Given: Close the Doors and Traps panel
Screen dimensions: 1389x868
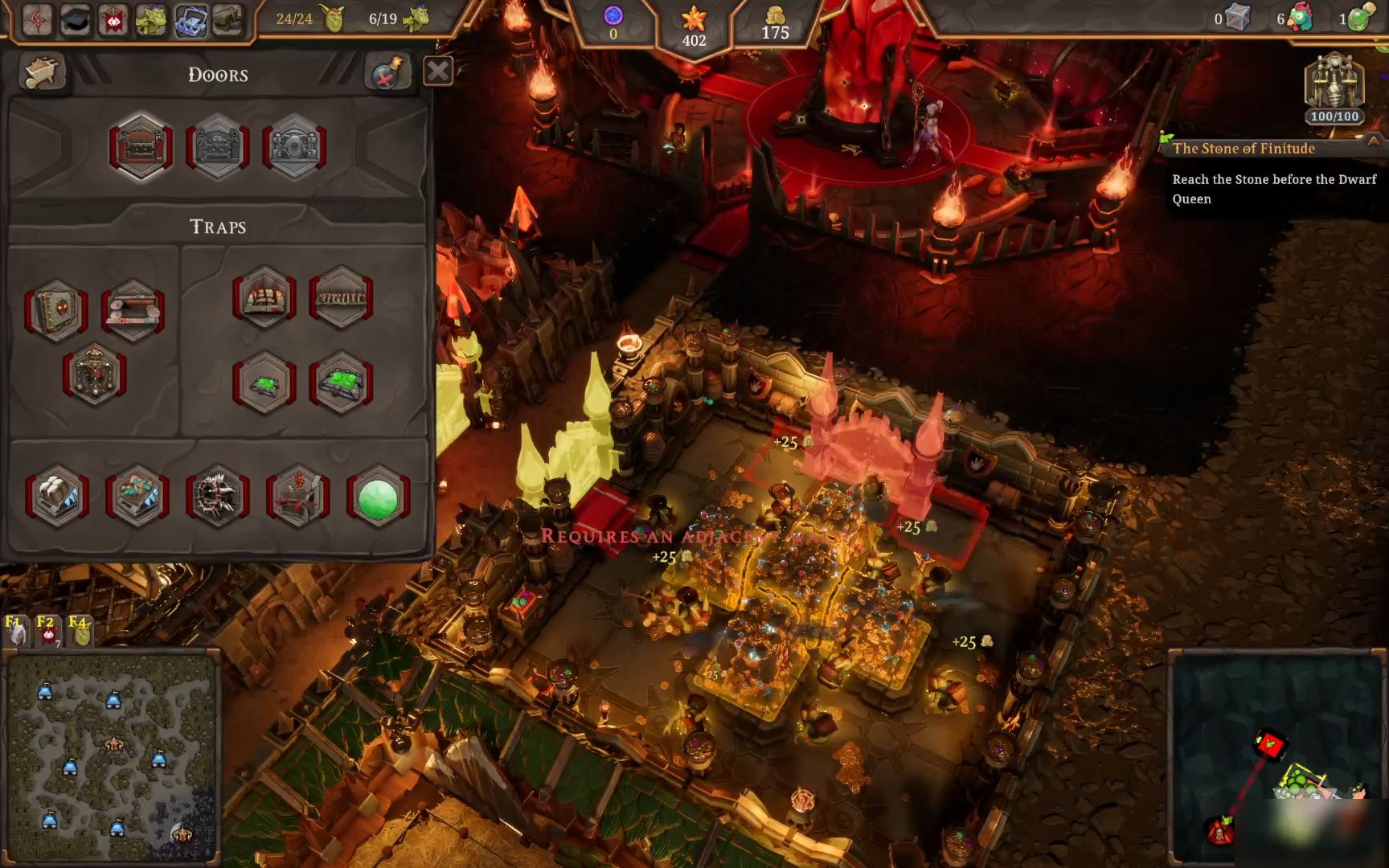Looking at the screenshot, I should pyautogui.click(x=438, y=72).
